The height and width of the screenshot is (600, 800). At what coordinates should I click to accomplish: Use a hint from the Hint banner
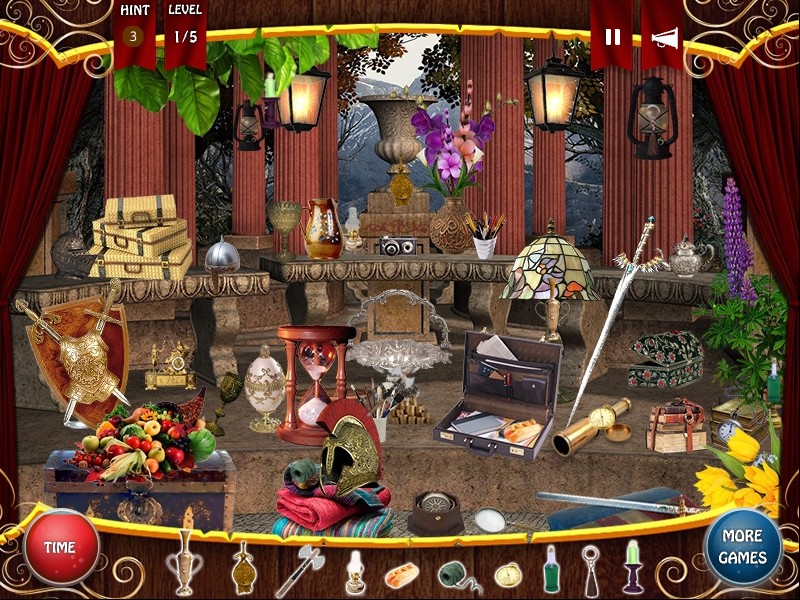pos(133,37)
